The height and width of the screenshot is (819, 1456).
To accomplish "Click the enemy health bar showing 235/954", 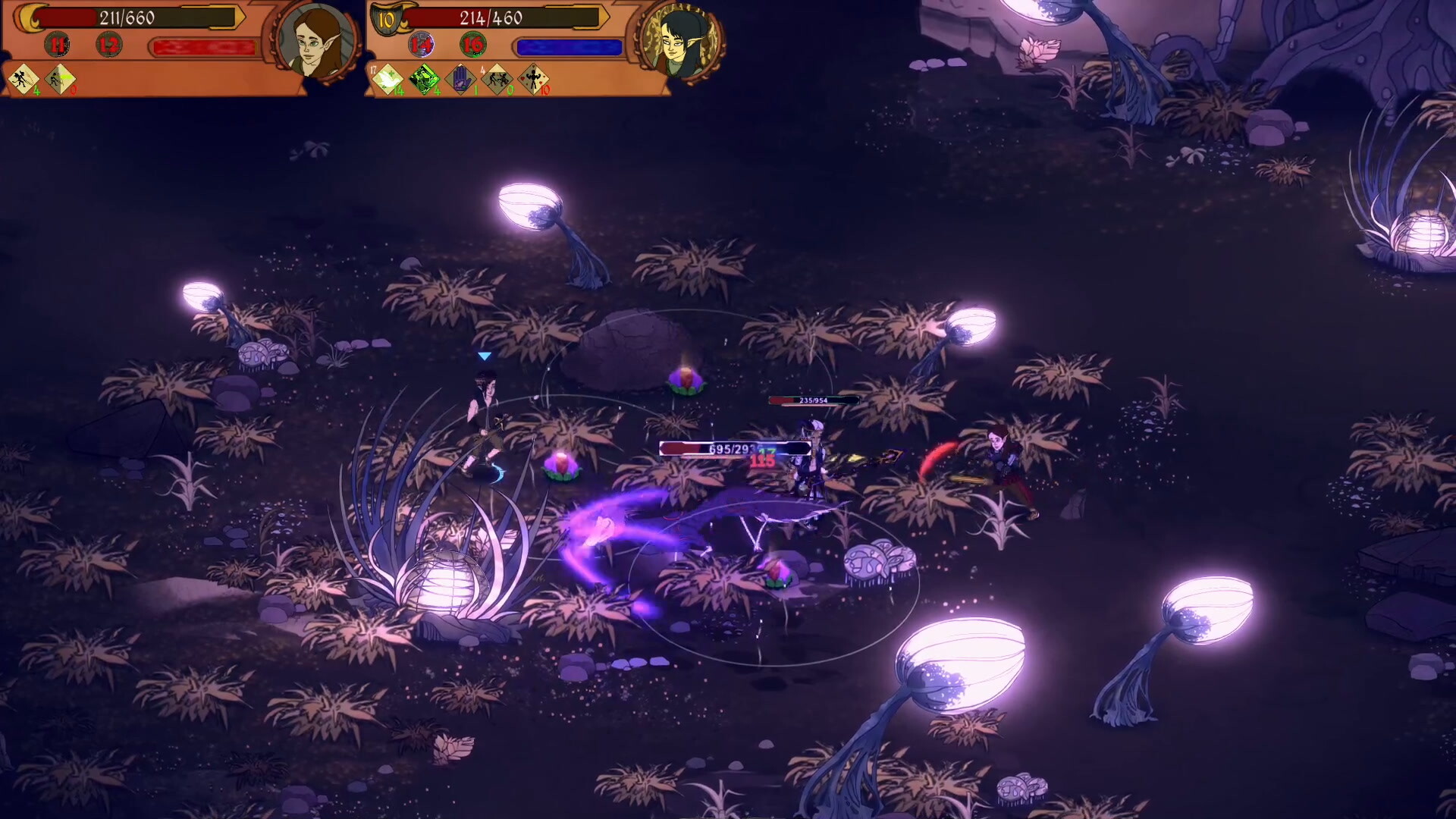I will pyautogui.click(x=814, y=398).
